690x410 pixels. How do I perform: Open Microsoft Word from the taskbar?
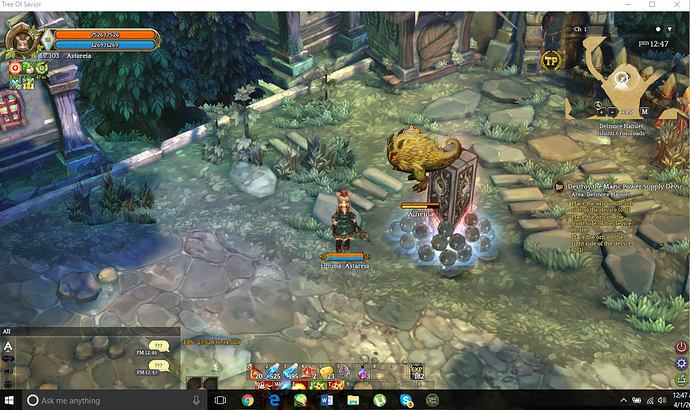click(326, 400)
